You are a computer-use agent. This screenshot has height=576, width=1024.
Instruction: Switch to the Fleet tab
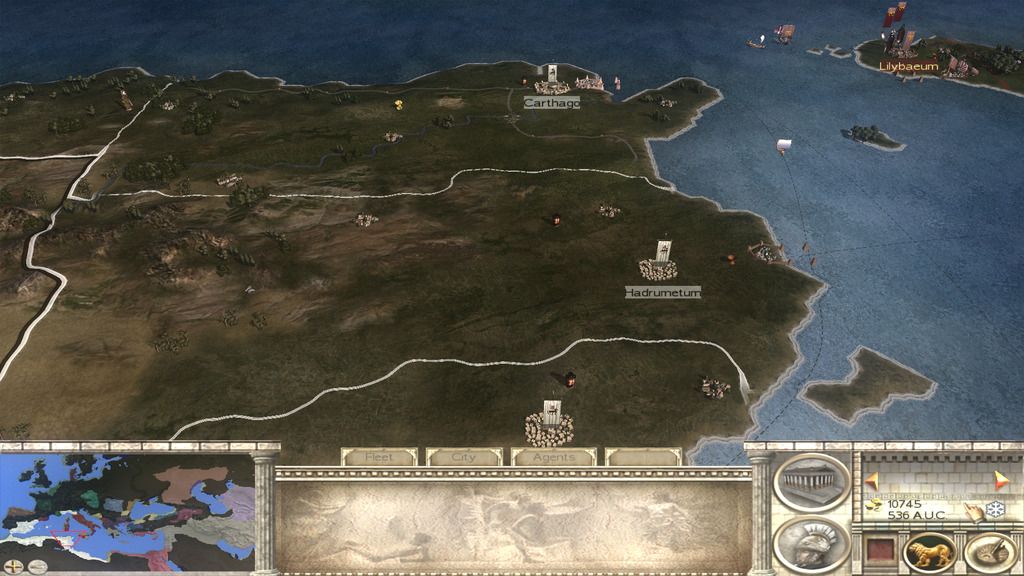(x=379, y=457)
